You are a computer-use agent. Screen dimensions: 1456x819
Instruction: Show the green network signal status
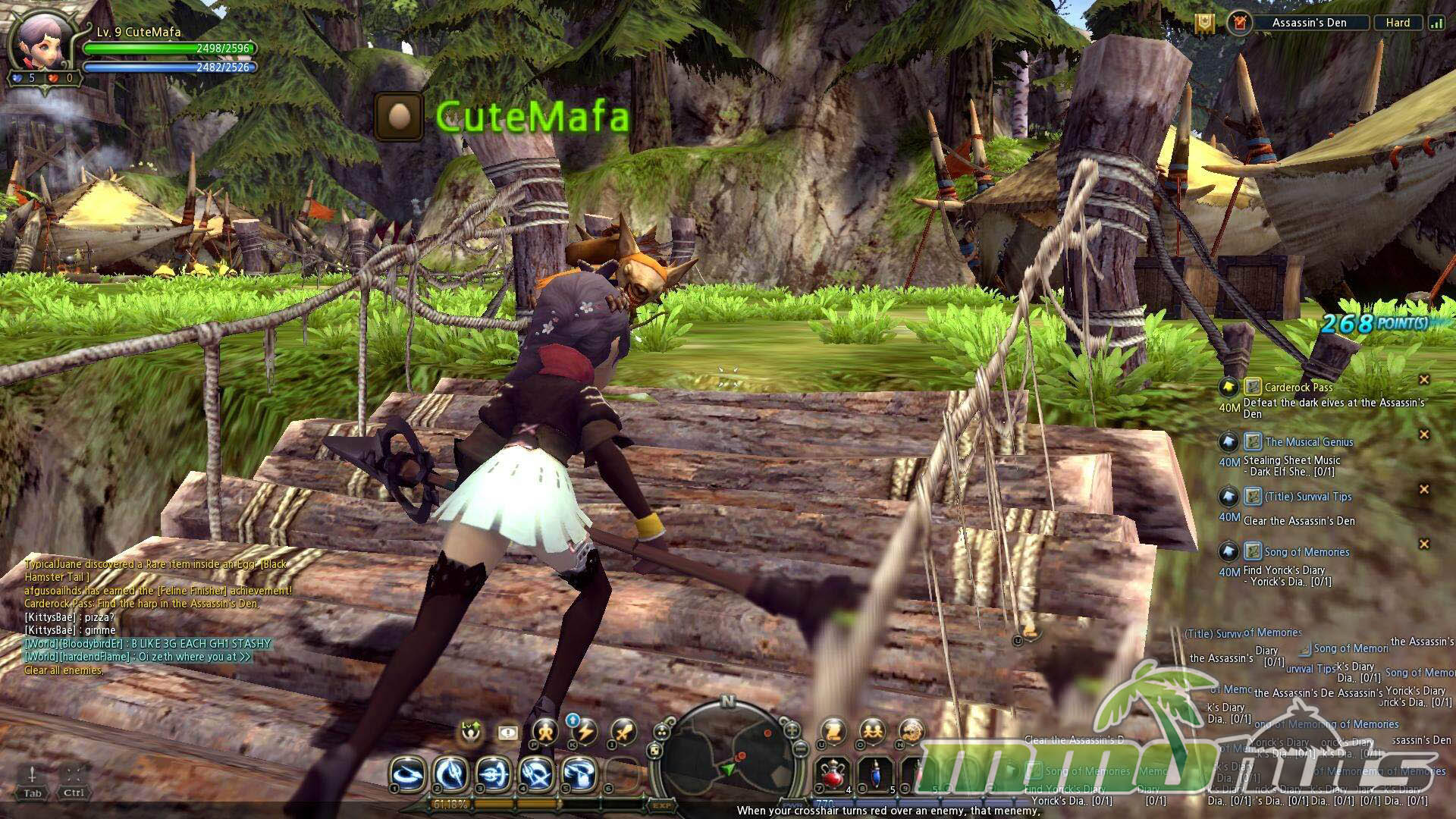pos(1436,23)
